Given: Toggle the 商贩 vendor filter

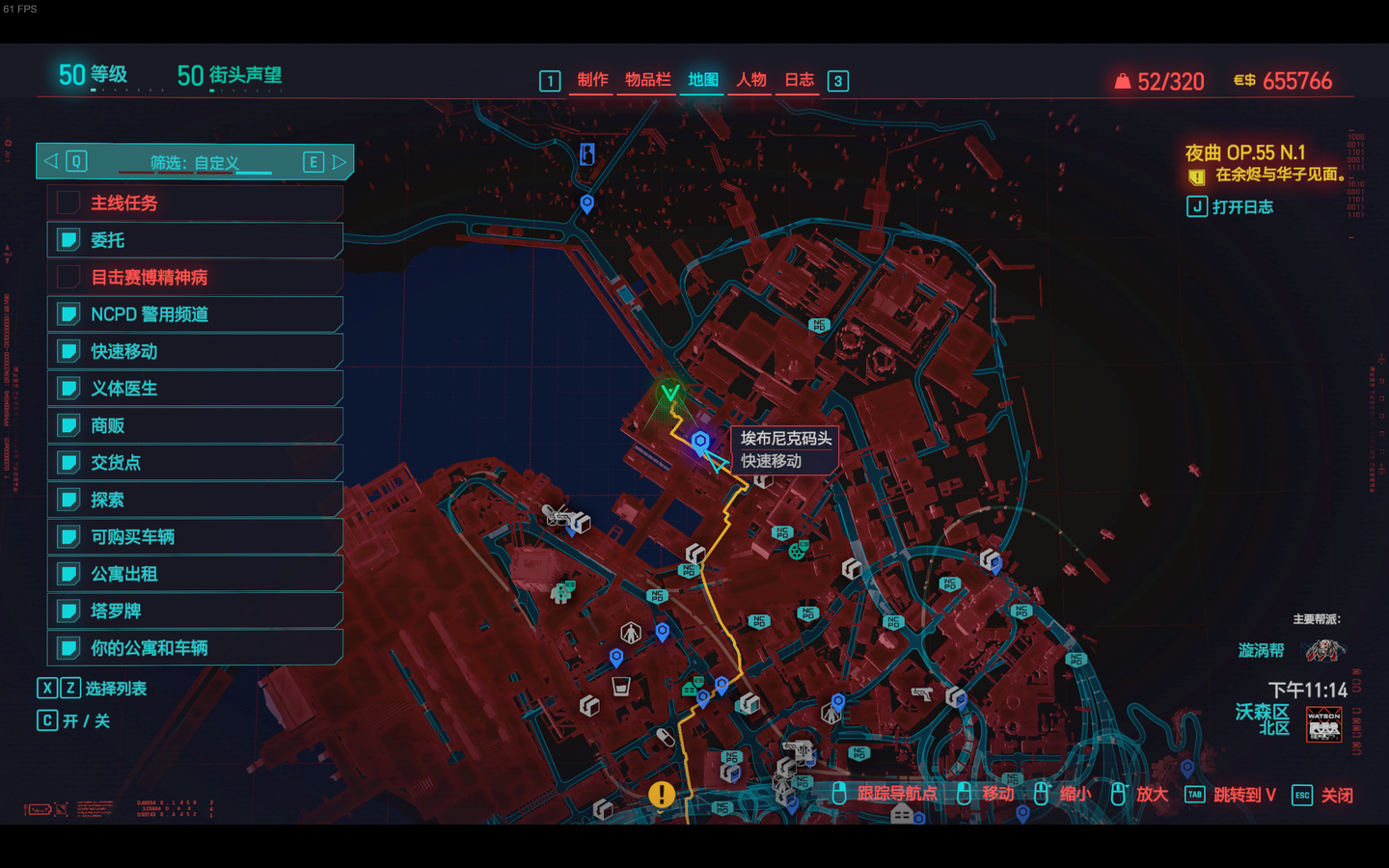Looking at the screenshot, I should [x=195, y=426].
